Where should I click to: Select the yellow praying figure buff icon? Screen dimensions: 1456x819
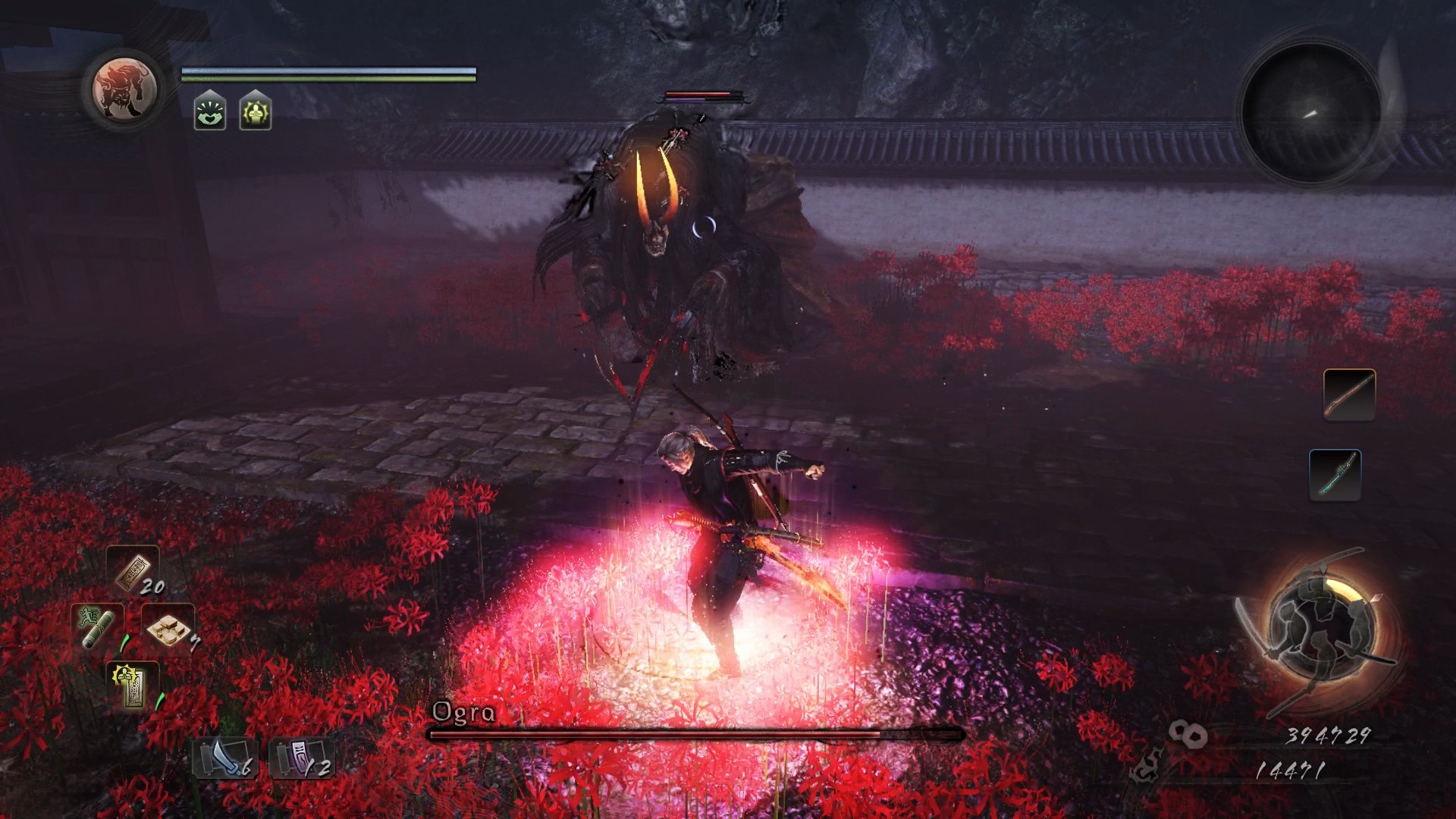tap(256, 111)
